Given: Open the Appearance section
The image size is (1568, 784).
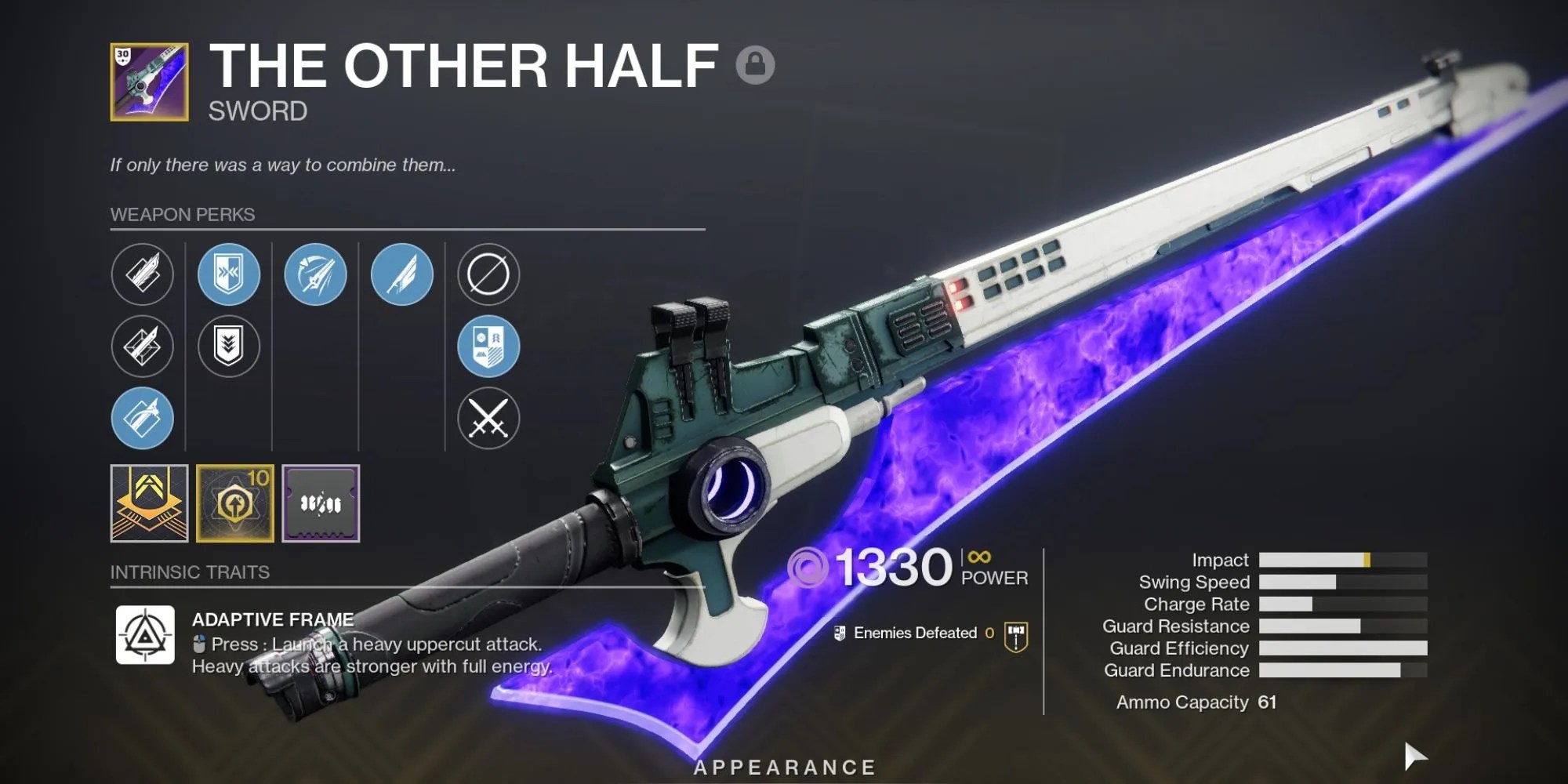Looking at the screenshot, I should coord(785,767).
